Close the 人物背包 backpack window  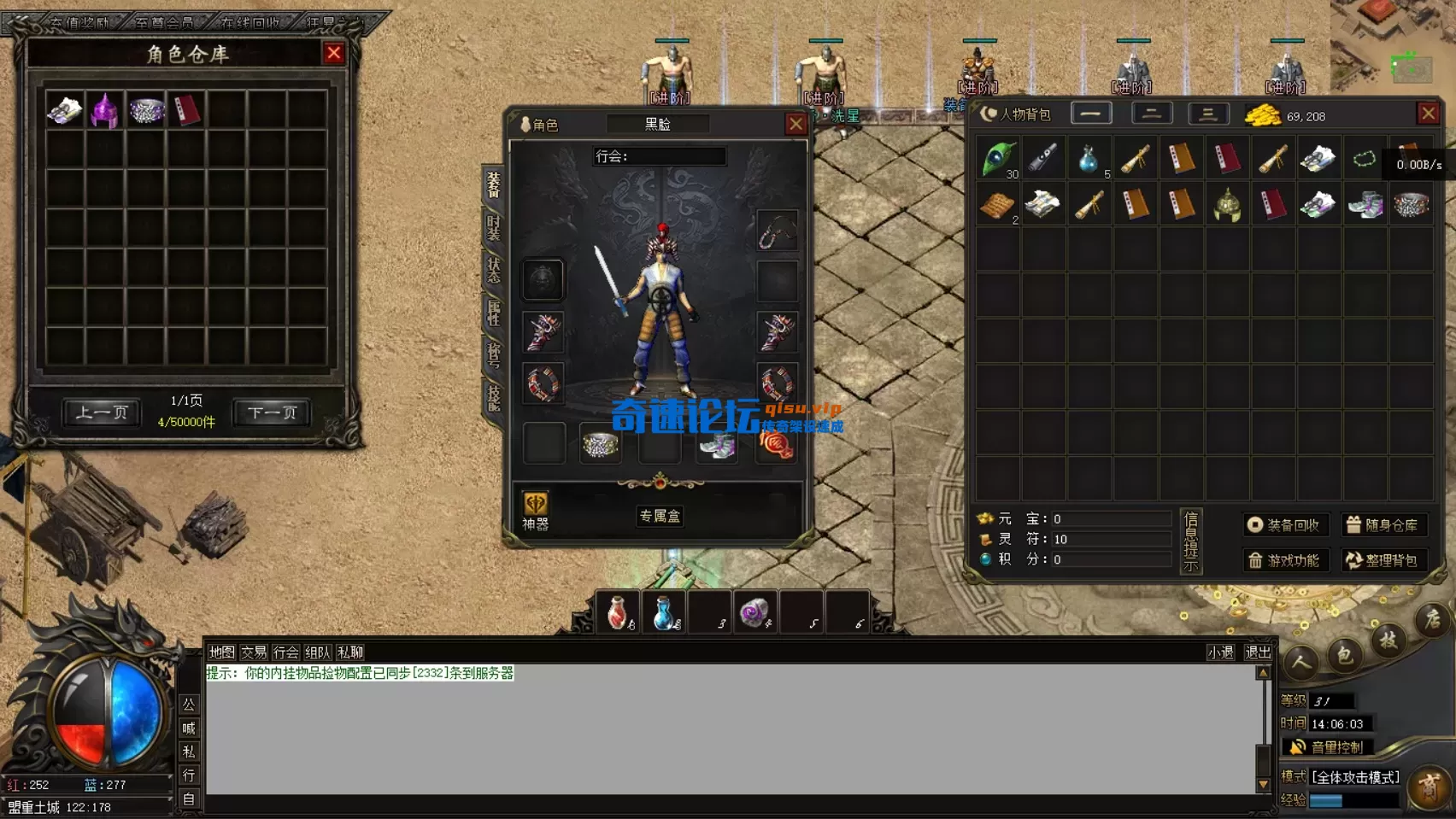[1428, 114]
